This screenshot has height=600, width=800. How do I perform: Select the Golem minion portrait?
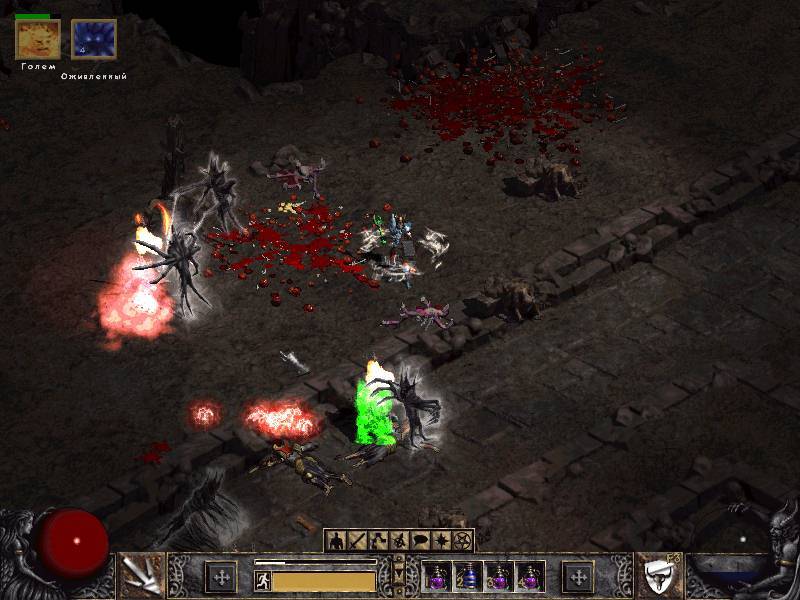[x=38, y=40]
